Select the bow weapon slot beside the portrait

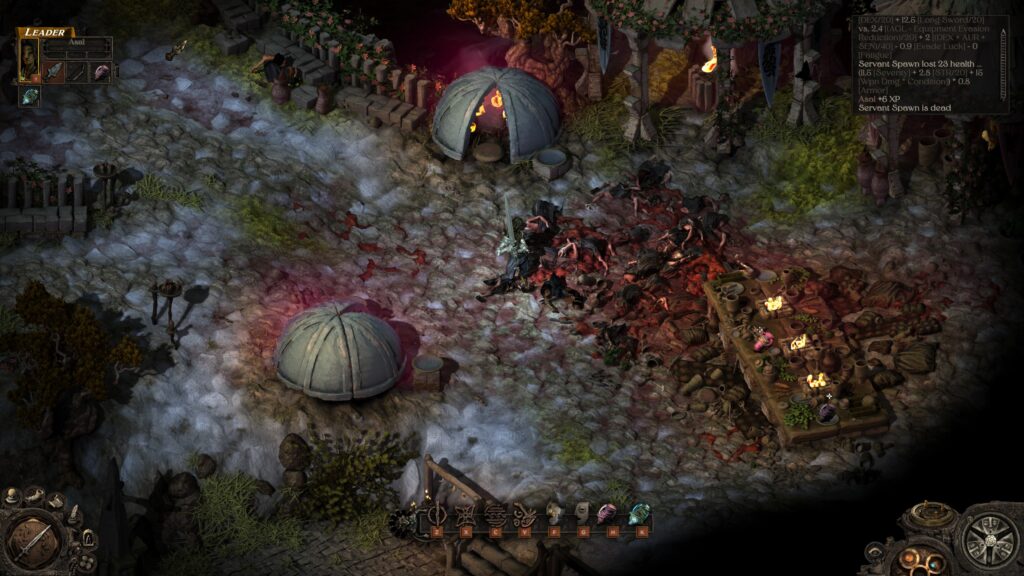pos(78,72)
